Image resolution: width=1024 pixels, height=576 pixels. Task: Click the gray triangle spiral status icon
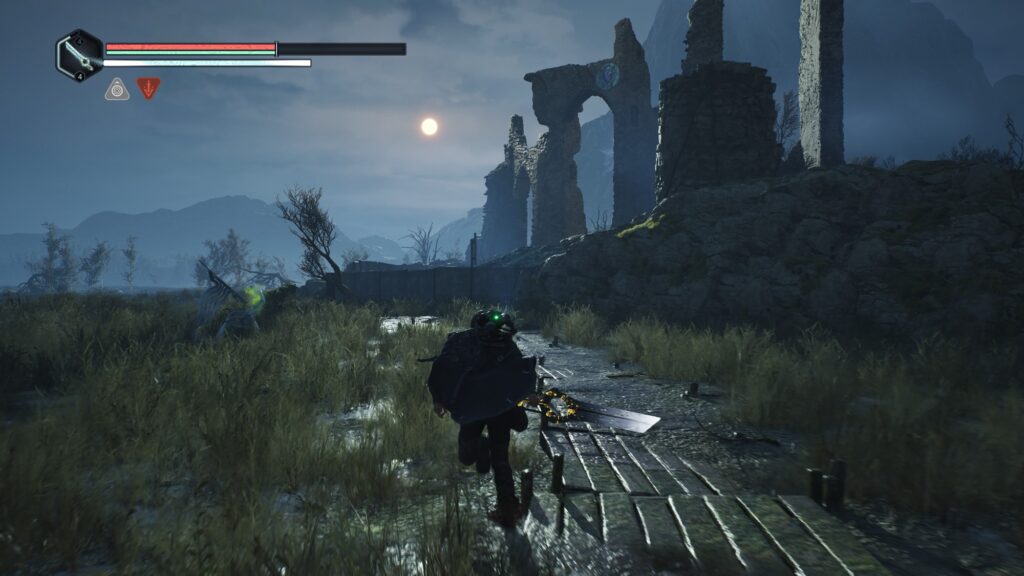[117, 89]
